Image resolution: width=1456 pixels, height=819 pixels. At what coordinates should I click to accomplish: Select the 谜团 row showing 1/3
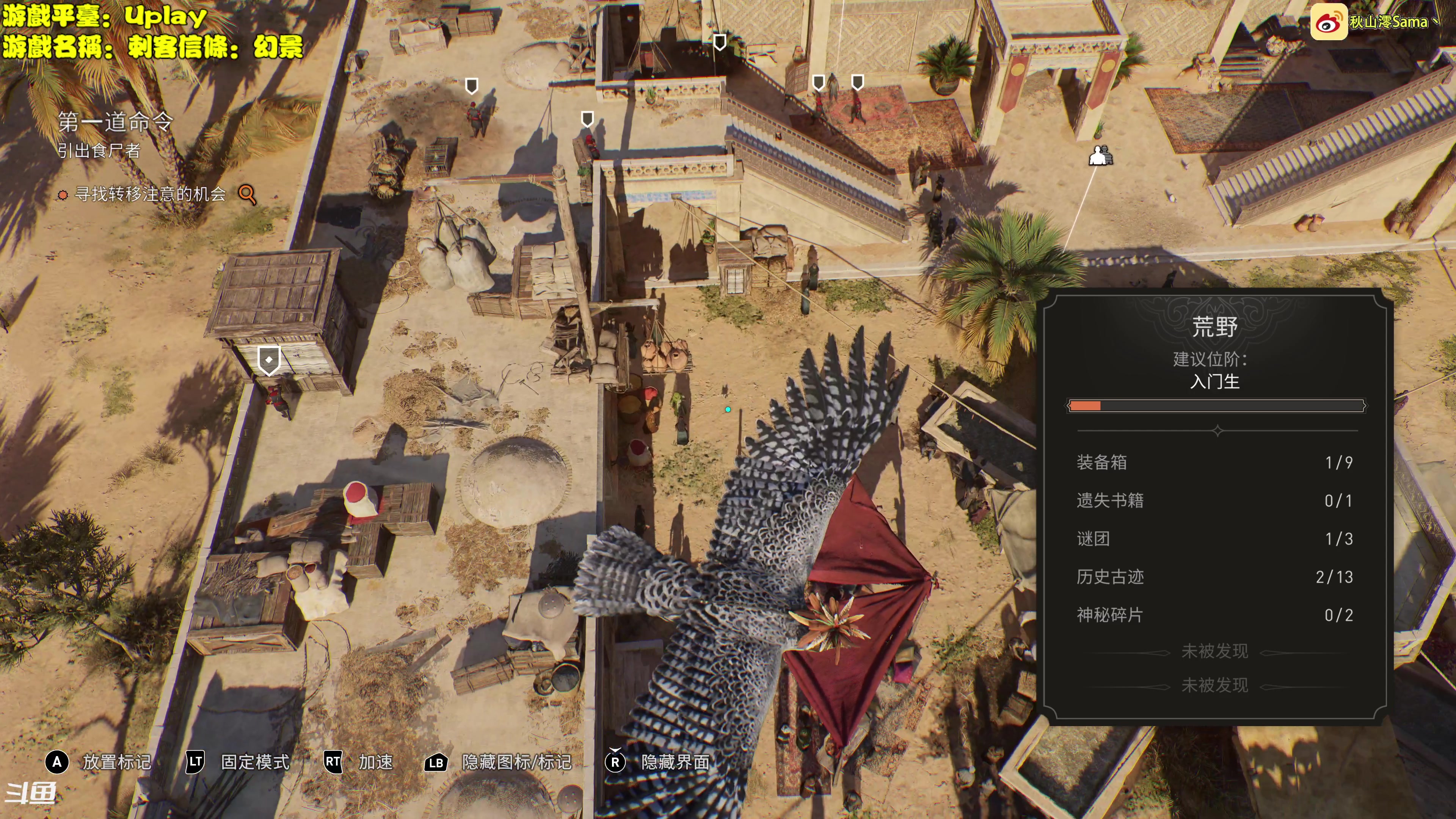coord(1214,539)
